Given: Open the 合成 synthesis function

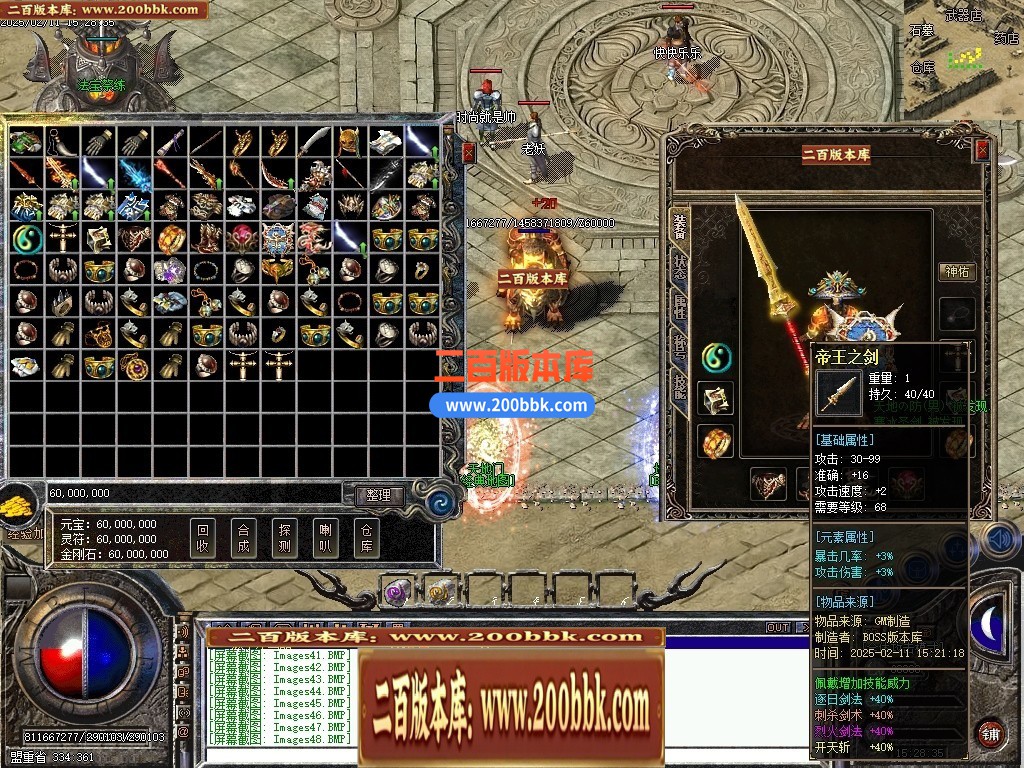Looking at the screenshot, I should click(243, 539).
